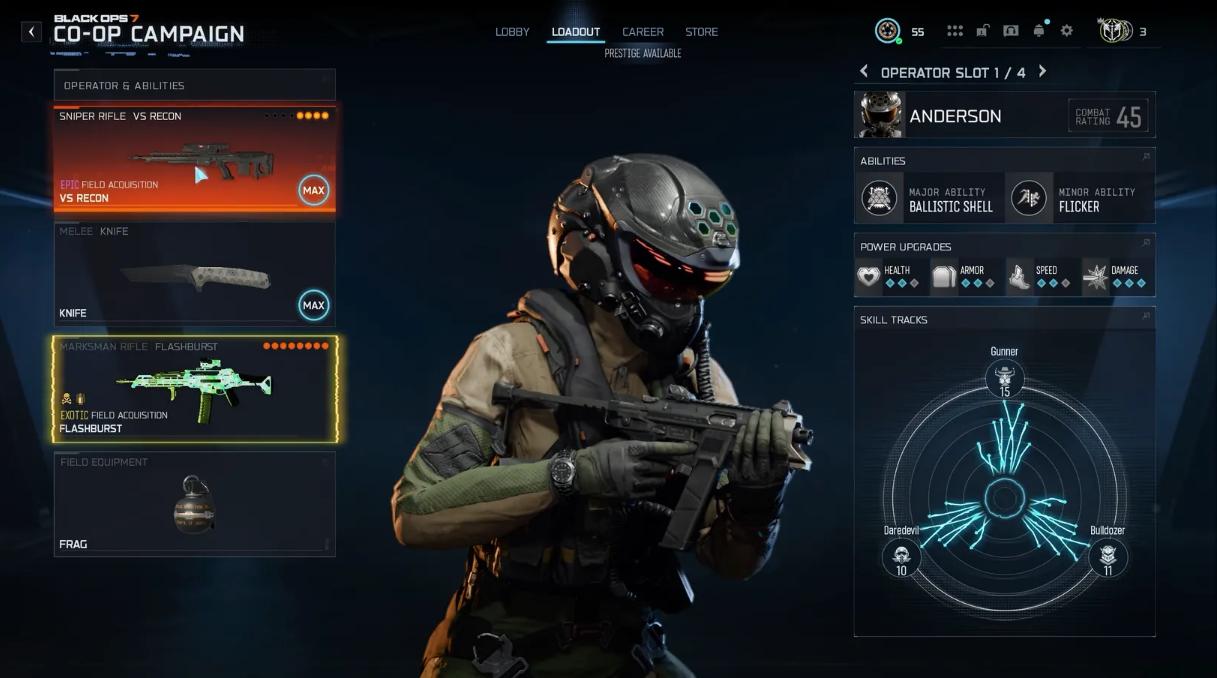Click the Operator & Abilities header

click(195, 85)
